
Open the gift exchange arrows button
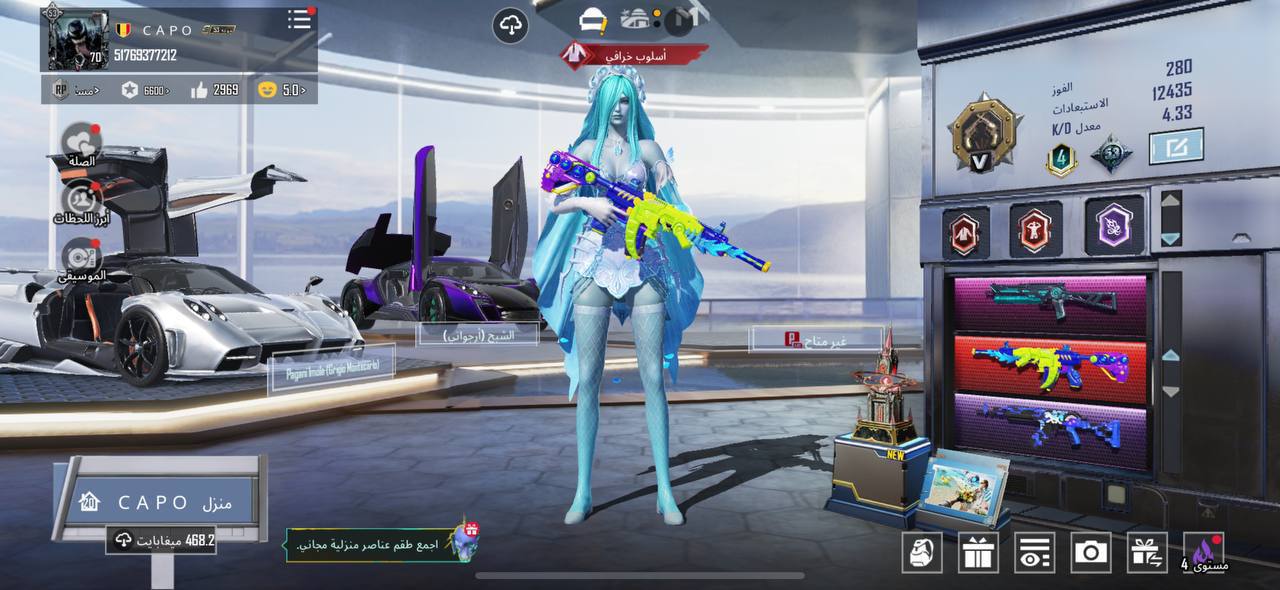(1147, 552)
